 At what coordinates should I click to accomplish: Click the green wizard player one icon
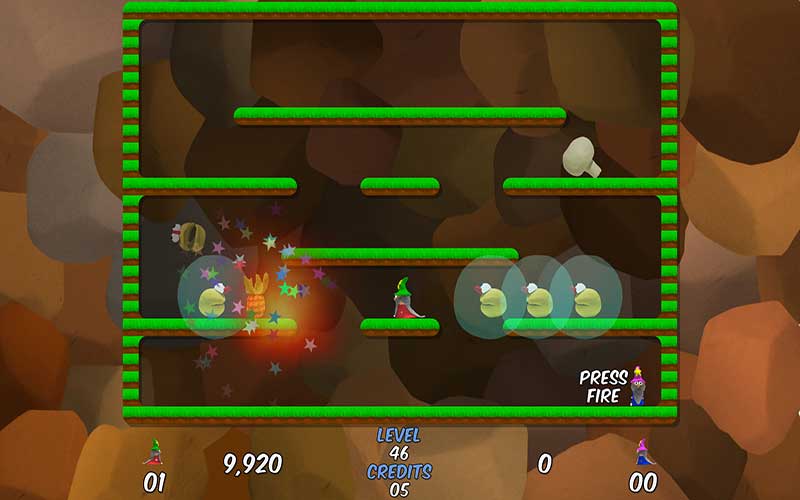point(154,453)
